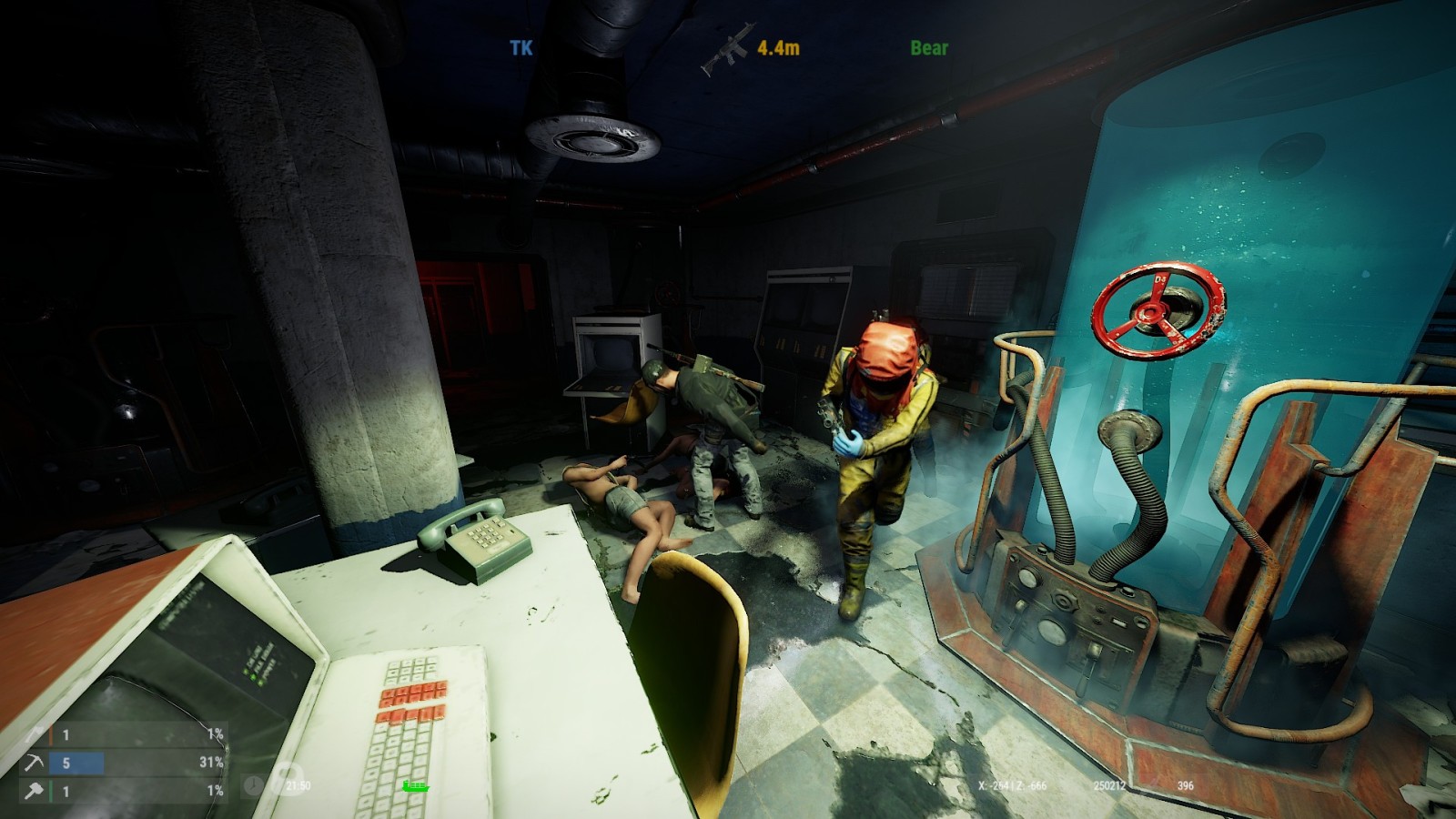Open the hammer crafting skill row
The height and width of the screenshot is (819, 1456).
126,791
